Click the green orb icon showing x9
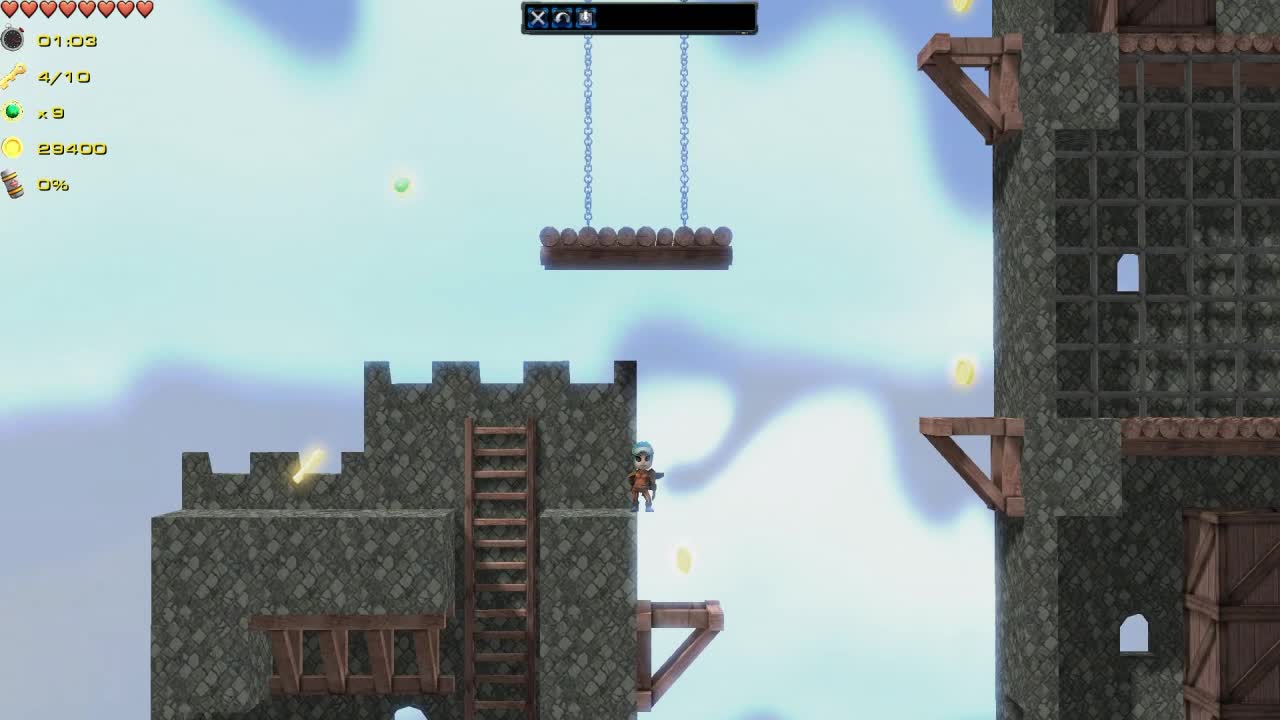Image resolution: width=1280 pixels, height=720 pixels. (11, 113)
